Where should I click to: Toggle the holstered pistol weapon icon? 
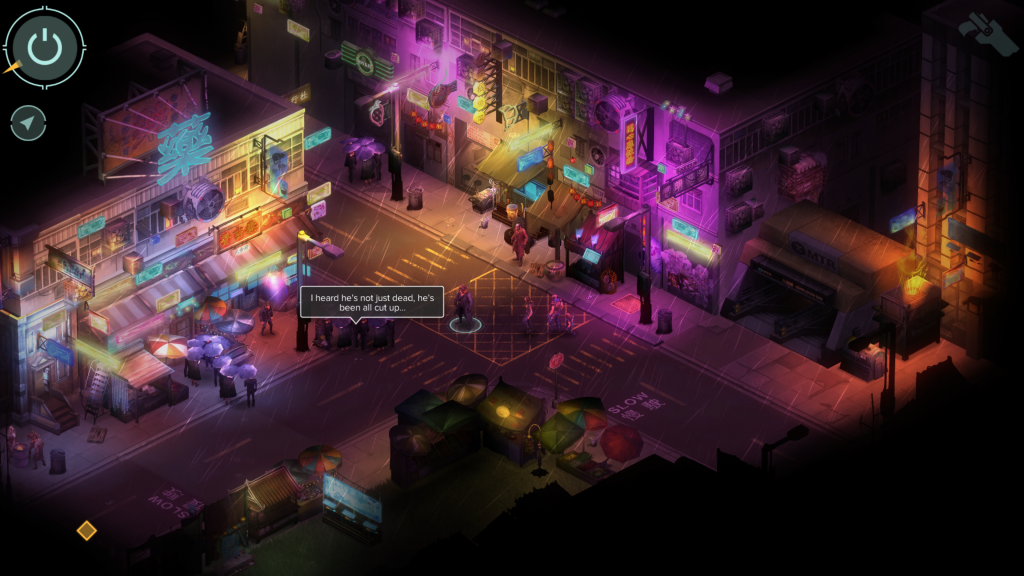[988, 34]
